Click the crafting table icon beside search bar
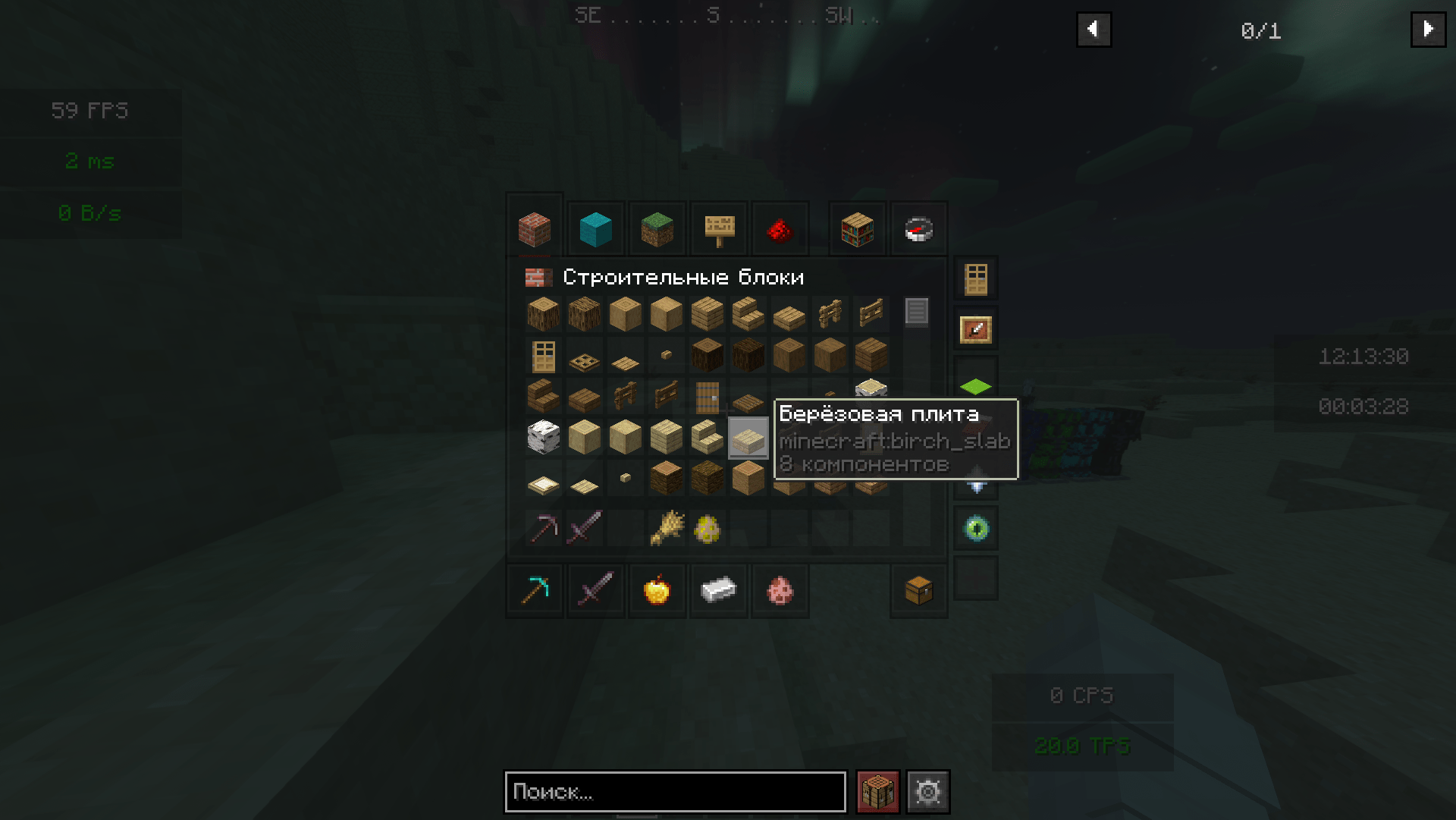Image resolution: width=1456 pixels, height=820 pixels. (x=876, y=791)
